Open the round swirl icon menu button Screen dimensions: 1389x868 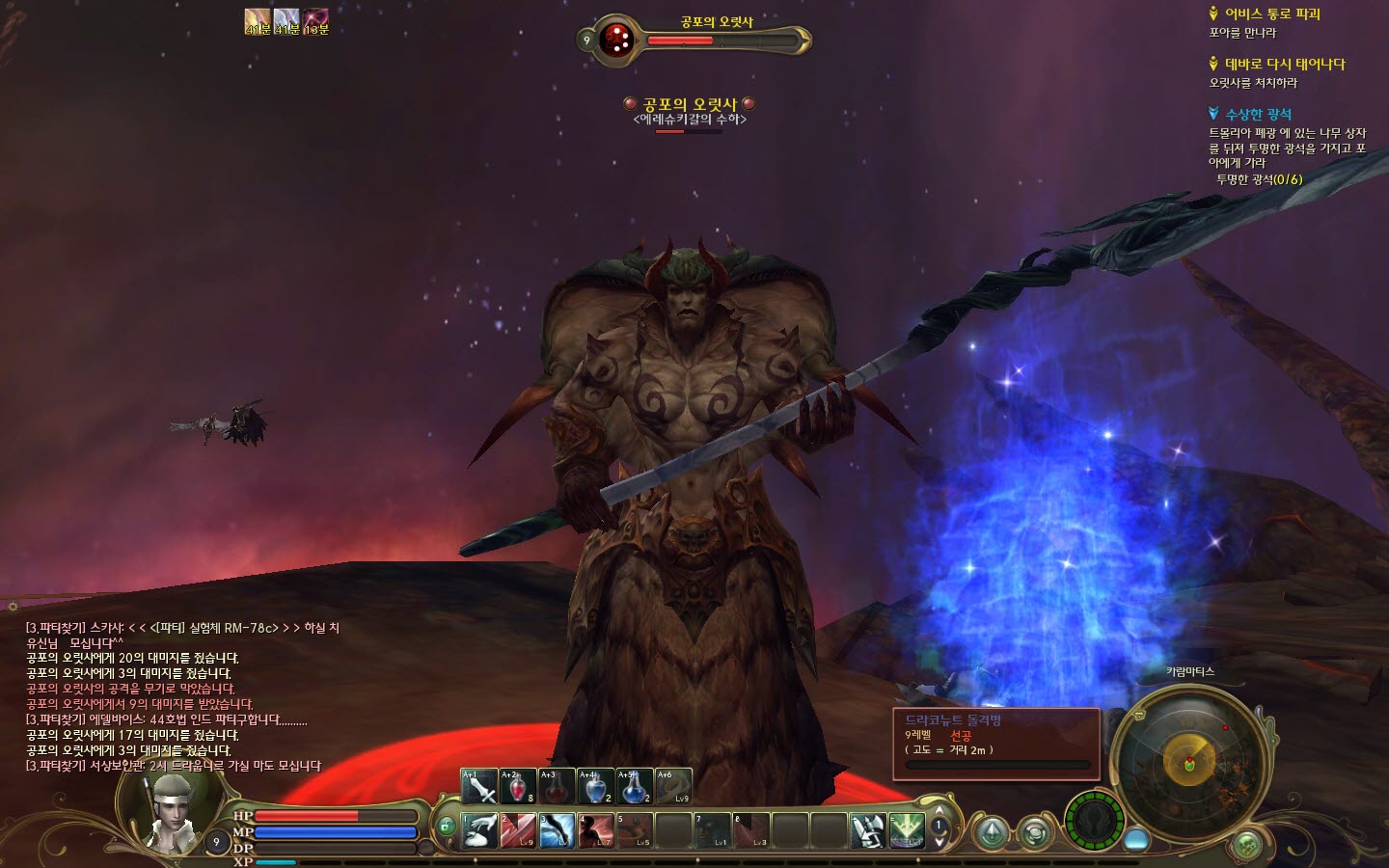pyautogui.click(x=1036, y=831)
